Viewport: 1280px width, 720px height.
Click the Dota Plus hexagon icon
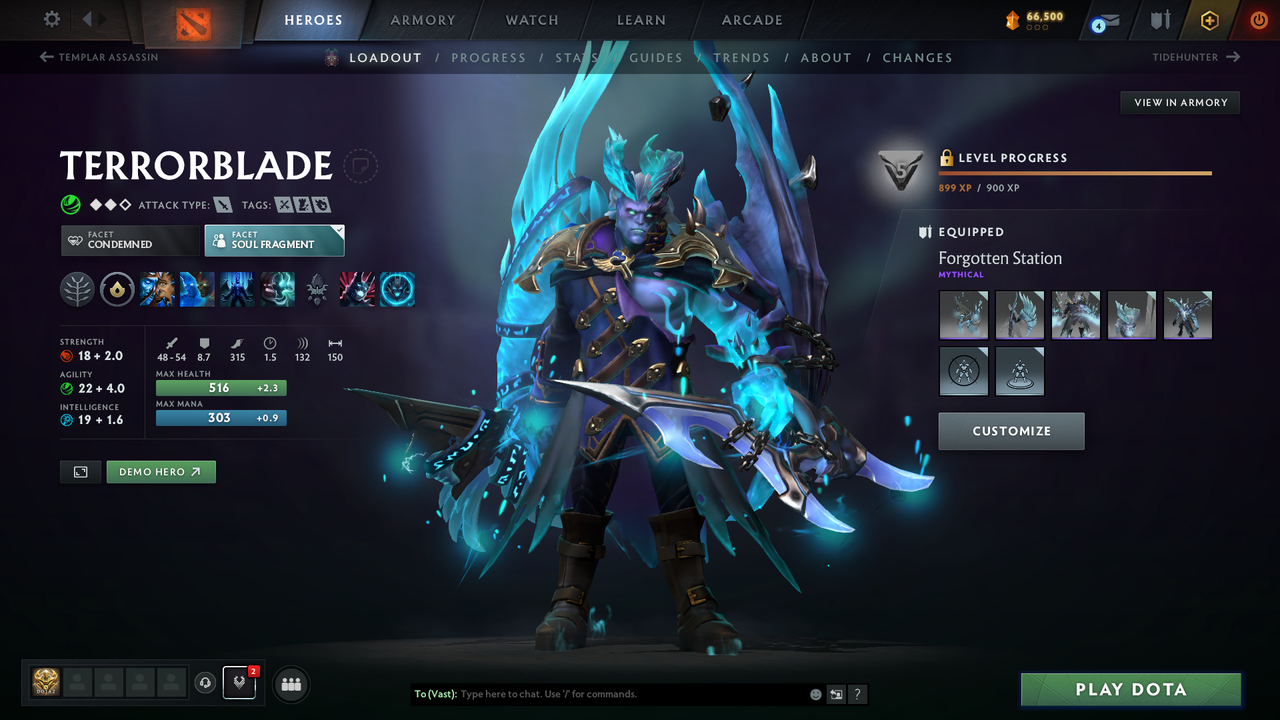[1209, 20]
